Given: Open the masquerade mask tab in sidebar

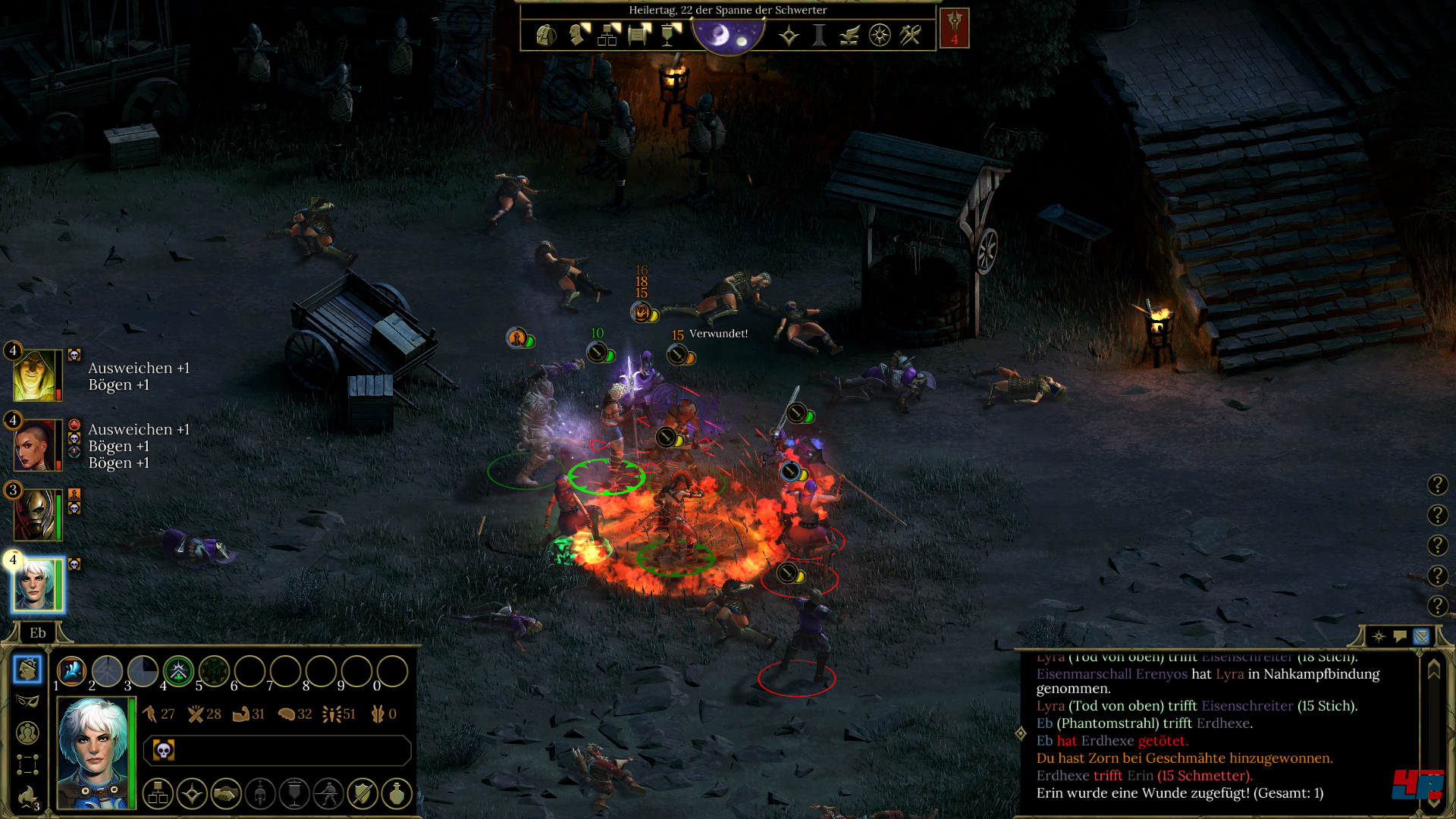Looking at the screenshot, I should click(27, 701).
